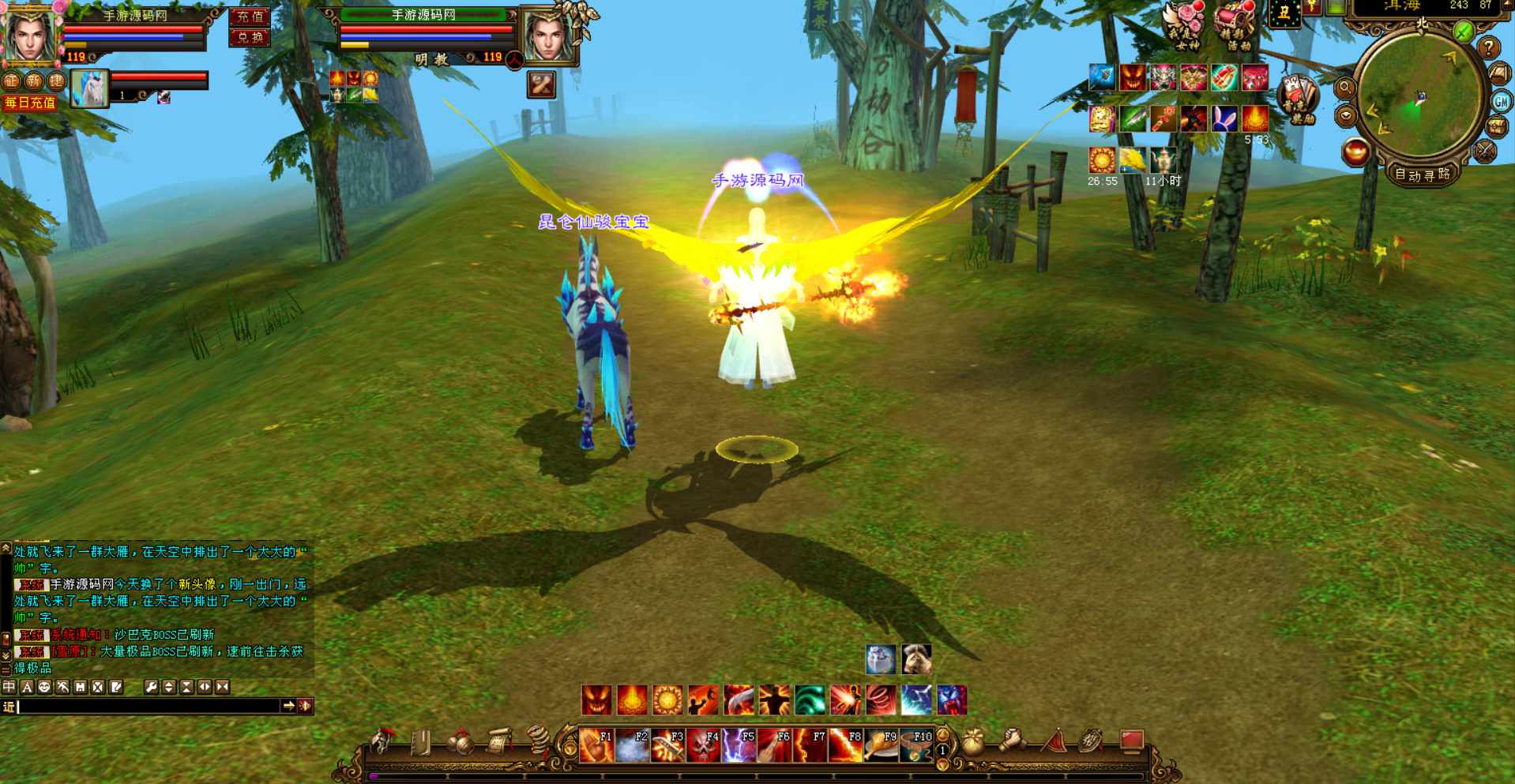Open the question mark help button
1515x784 pixels.
[1488, 48]
